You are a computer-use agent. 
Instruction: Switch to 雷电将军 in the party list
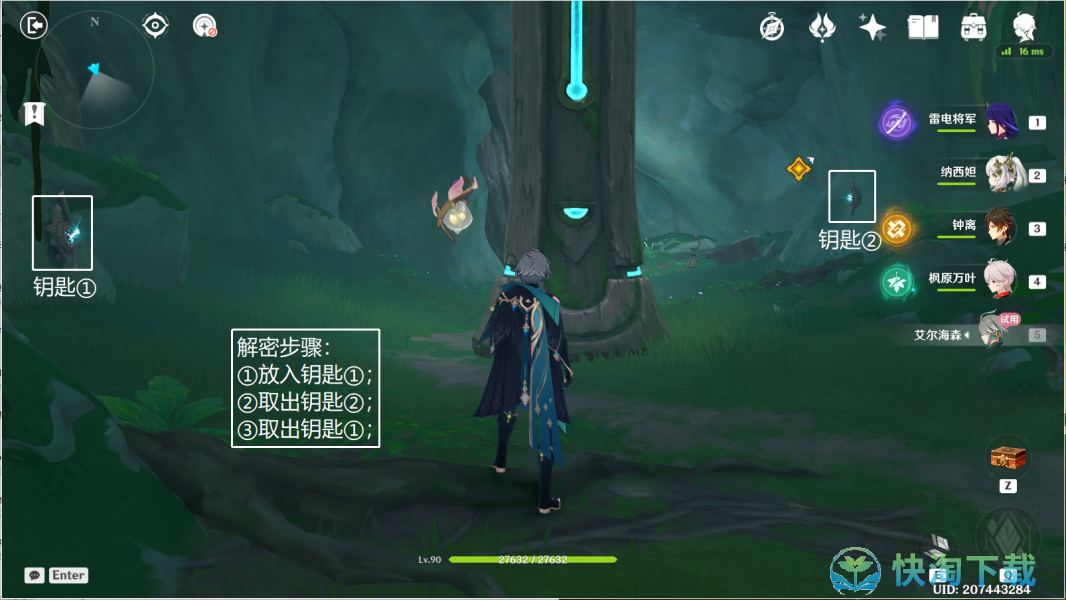point(1000,122)
